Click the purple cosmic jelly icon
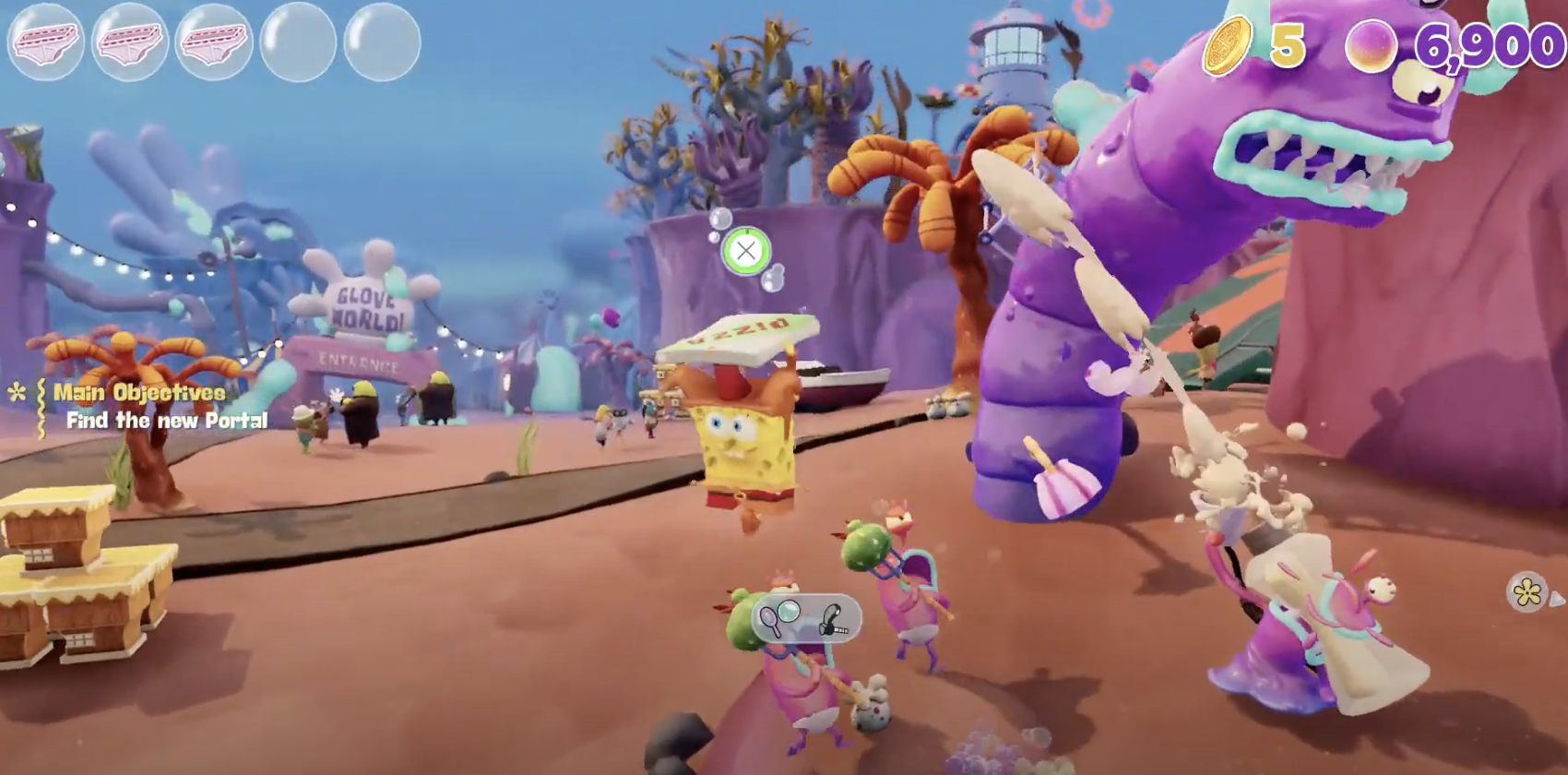Image resolution: width=1568 pixels, height=775 pixels. [1372, 46]
